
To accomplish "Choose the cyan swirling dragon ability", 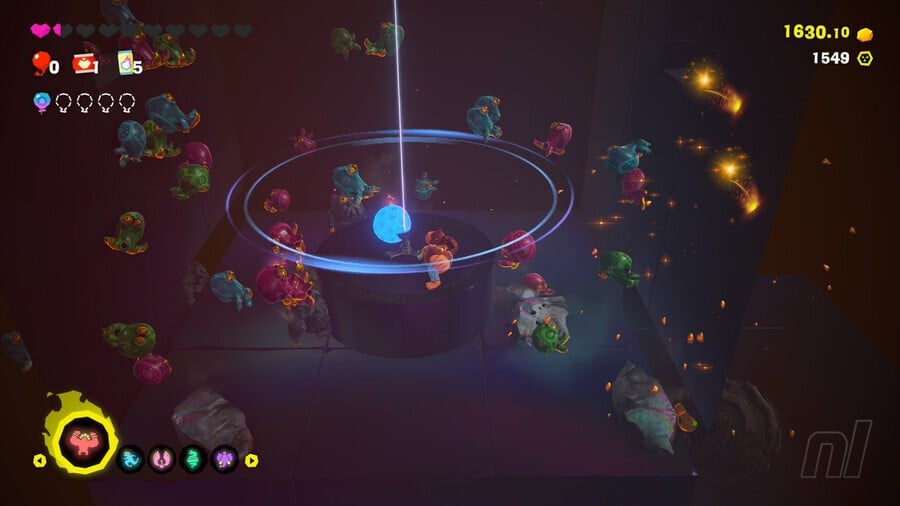I will (131, 459).
